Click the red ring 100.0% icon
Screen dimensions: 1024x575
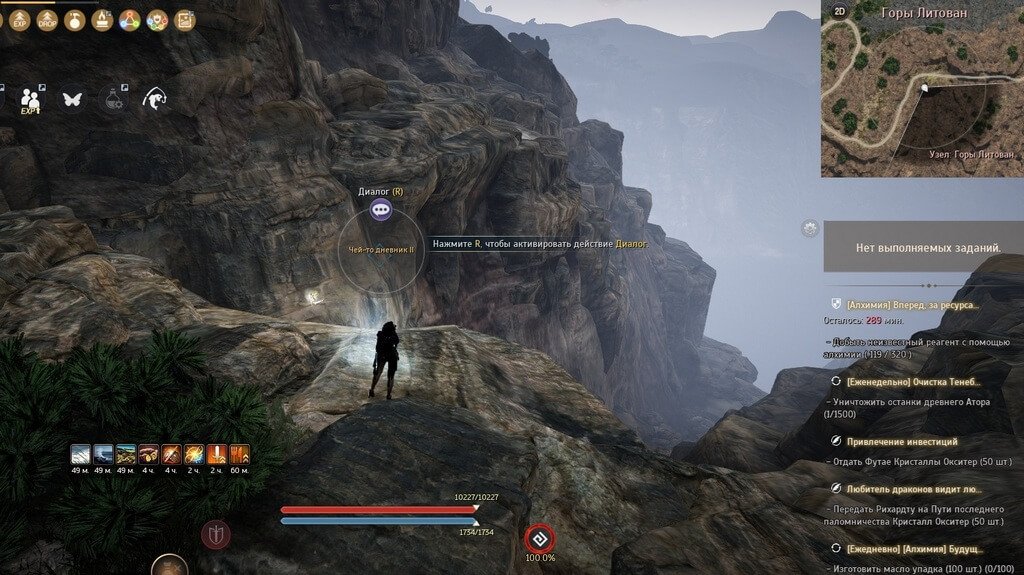(540, 536)
